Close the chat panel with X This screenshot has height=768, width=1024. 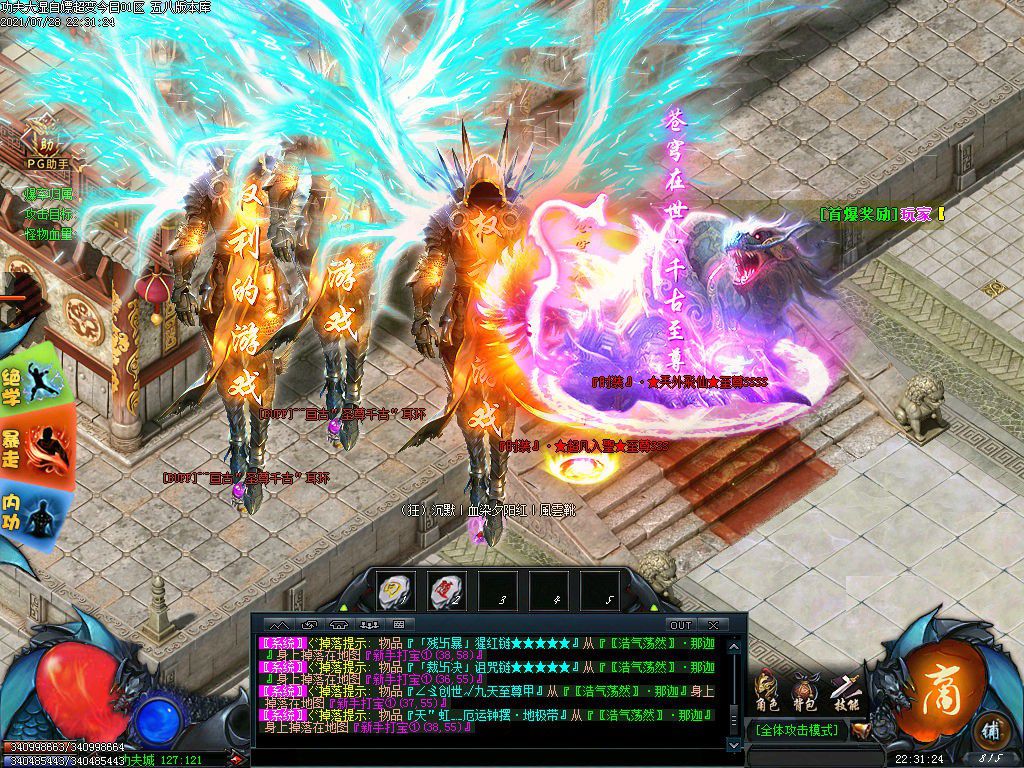click(x=712, y=625)
